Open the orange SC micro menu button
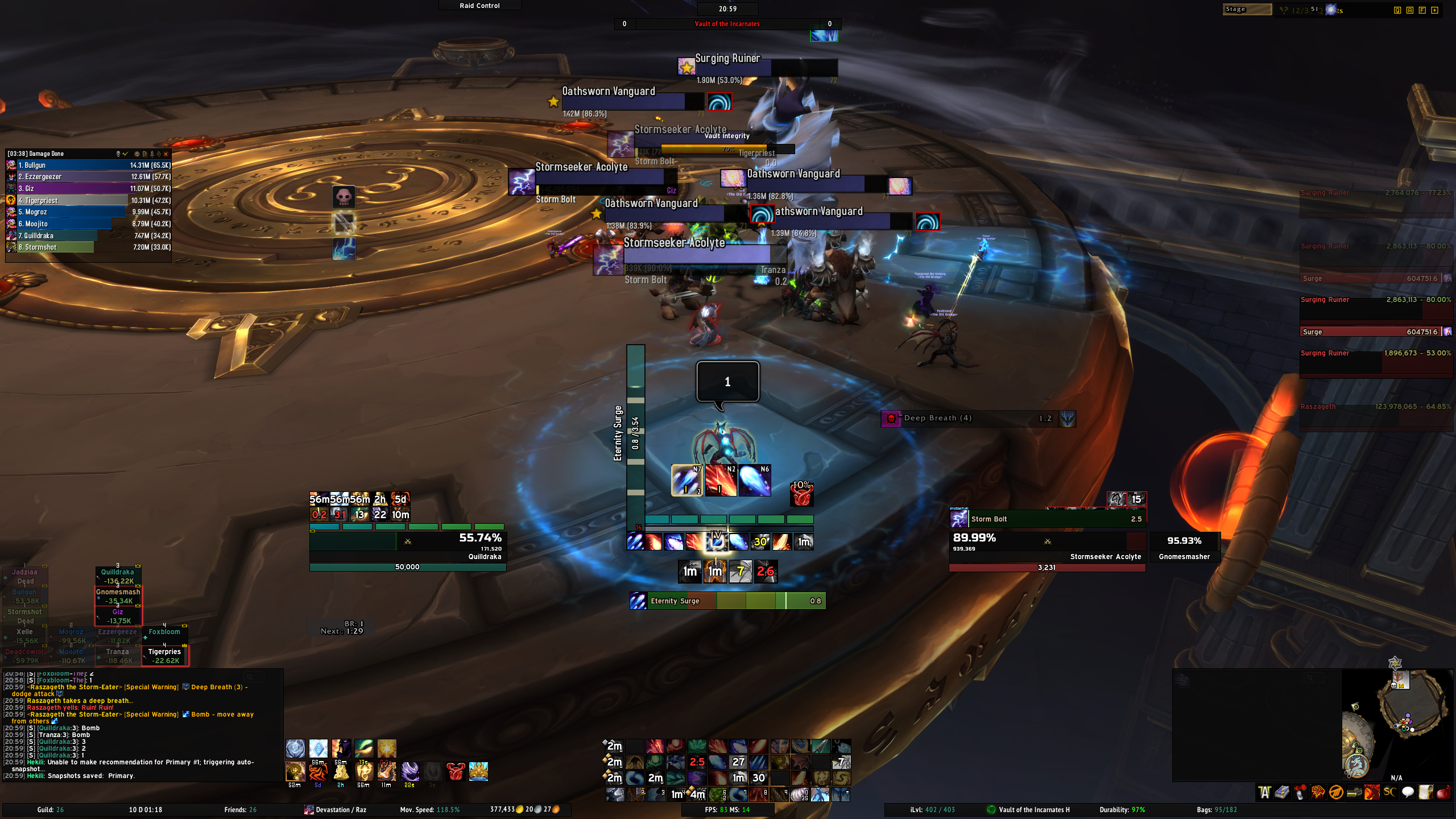Screen dimensions: 1456x819 pyautogui.click(x=1389, y=792)
